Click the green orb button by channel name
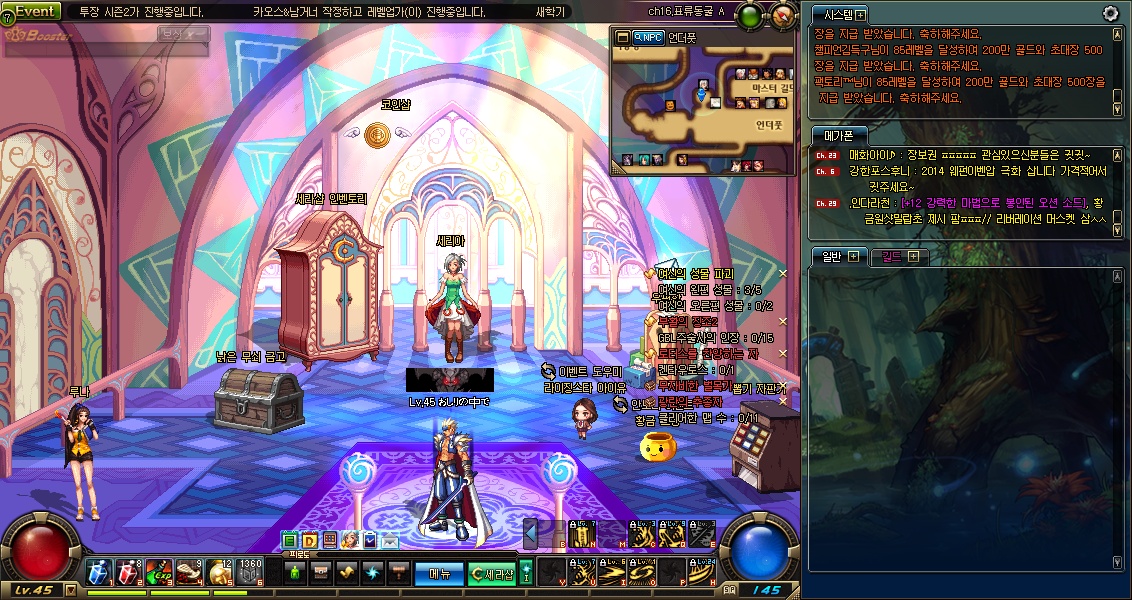 [749, 15]
